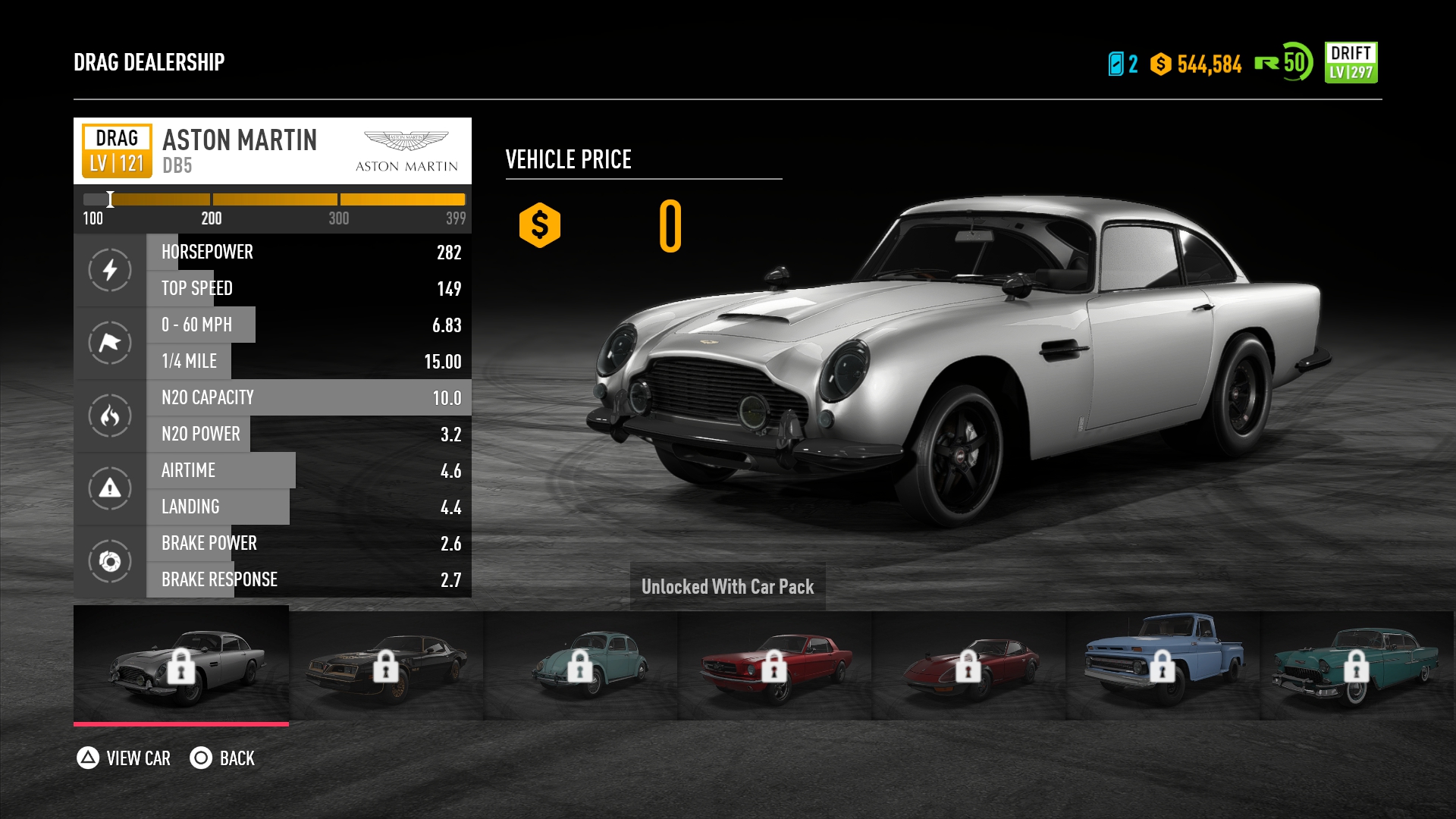Click the View Car option
Screen dimensions: 1456x819
tap(124, 758)
